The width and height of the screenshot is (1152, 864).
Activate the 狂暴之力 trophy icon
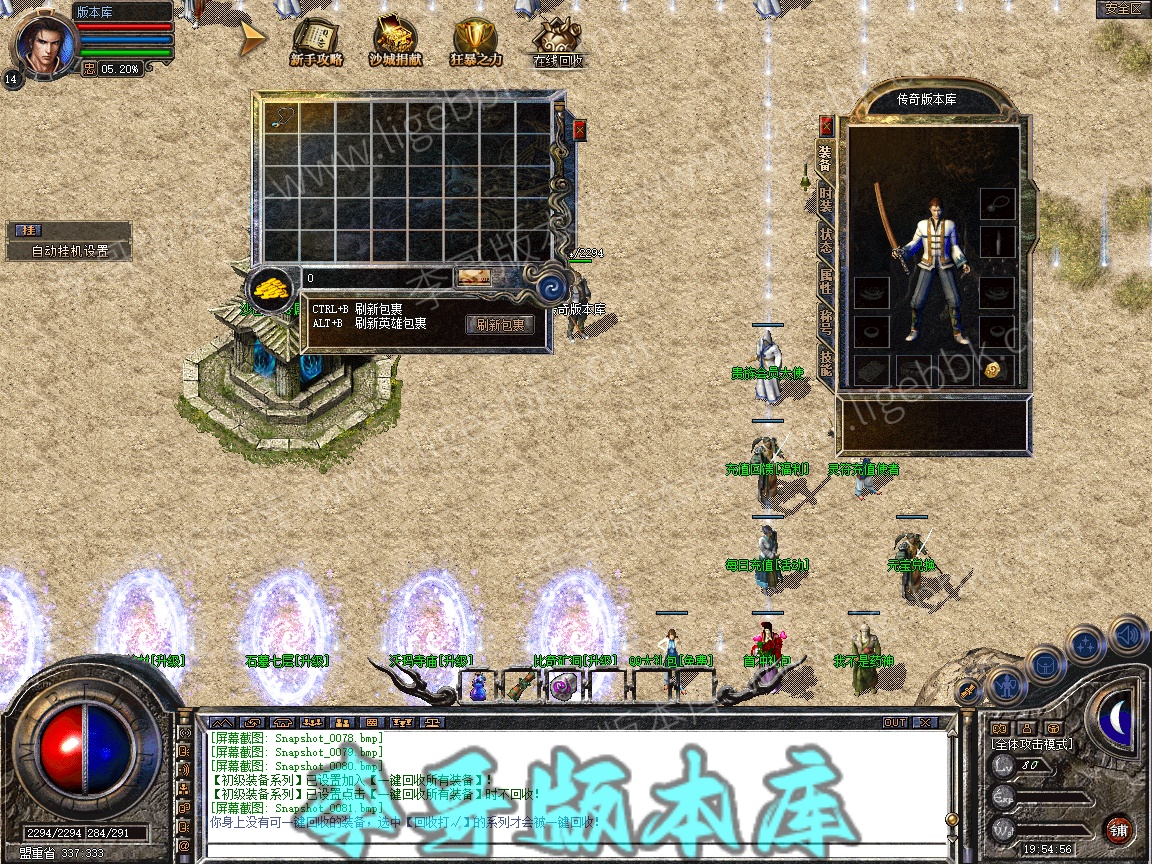pos(475,42)
